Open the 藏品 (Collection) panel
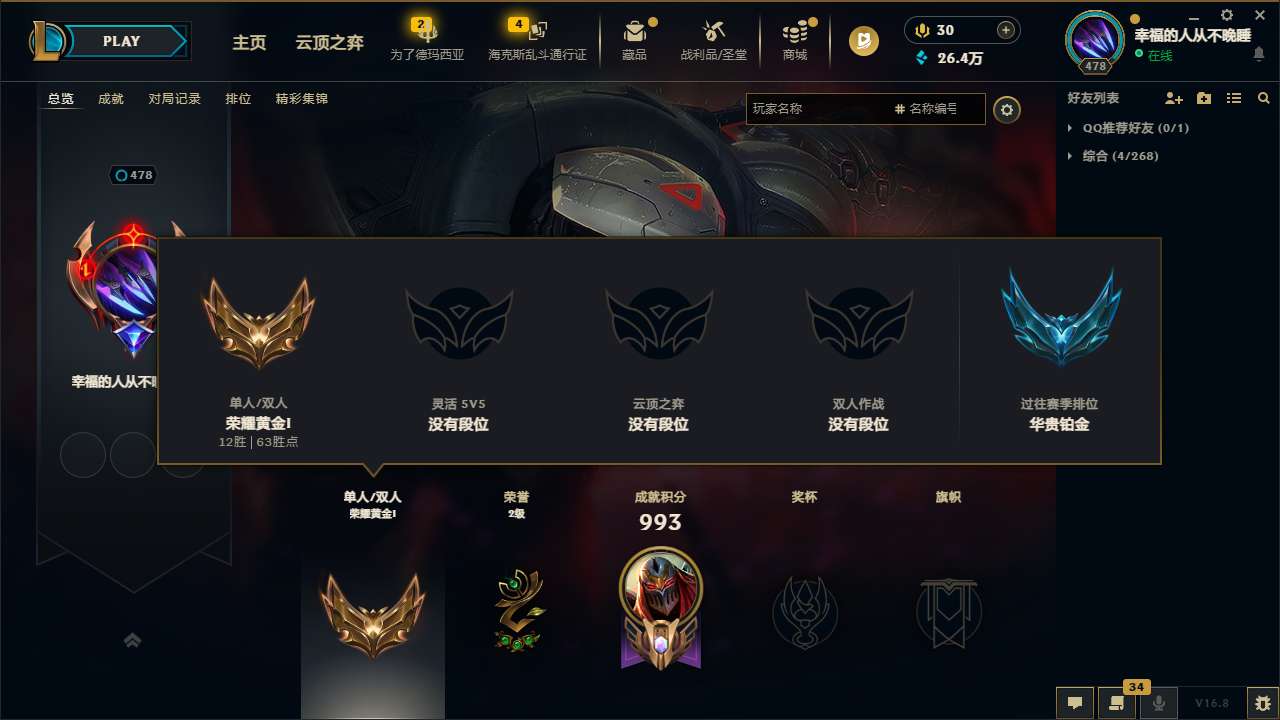This screenshot has width=1280, height=720. point(635,37)
